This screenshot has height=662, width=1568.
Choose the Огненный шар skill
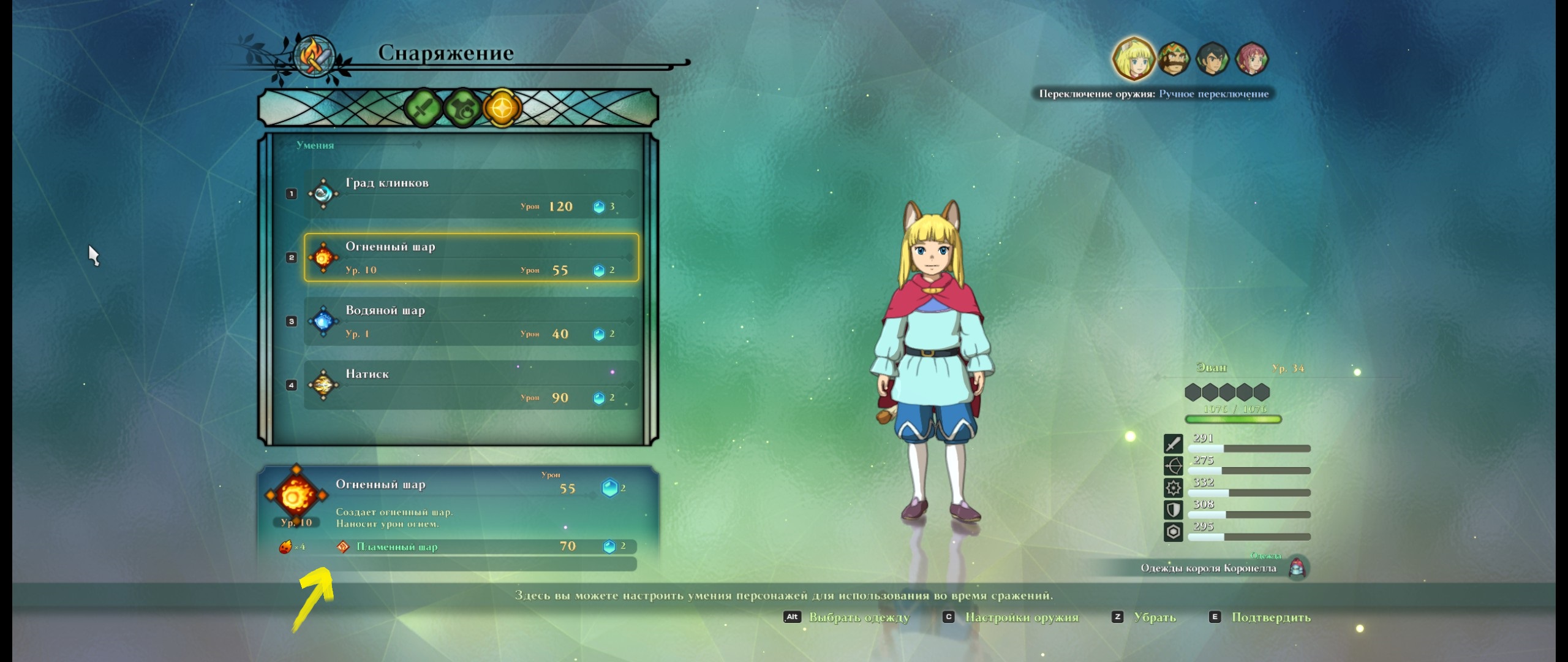(x=470, y=257)
